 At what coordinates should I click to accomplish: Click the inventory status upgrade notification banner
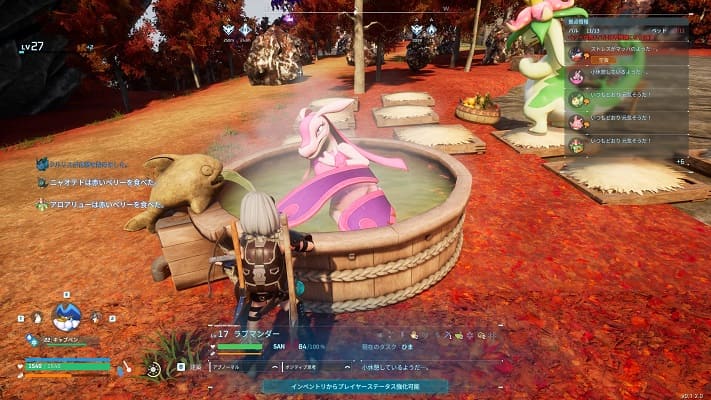[356, 385]
